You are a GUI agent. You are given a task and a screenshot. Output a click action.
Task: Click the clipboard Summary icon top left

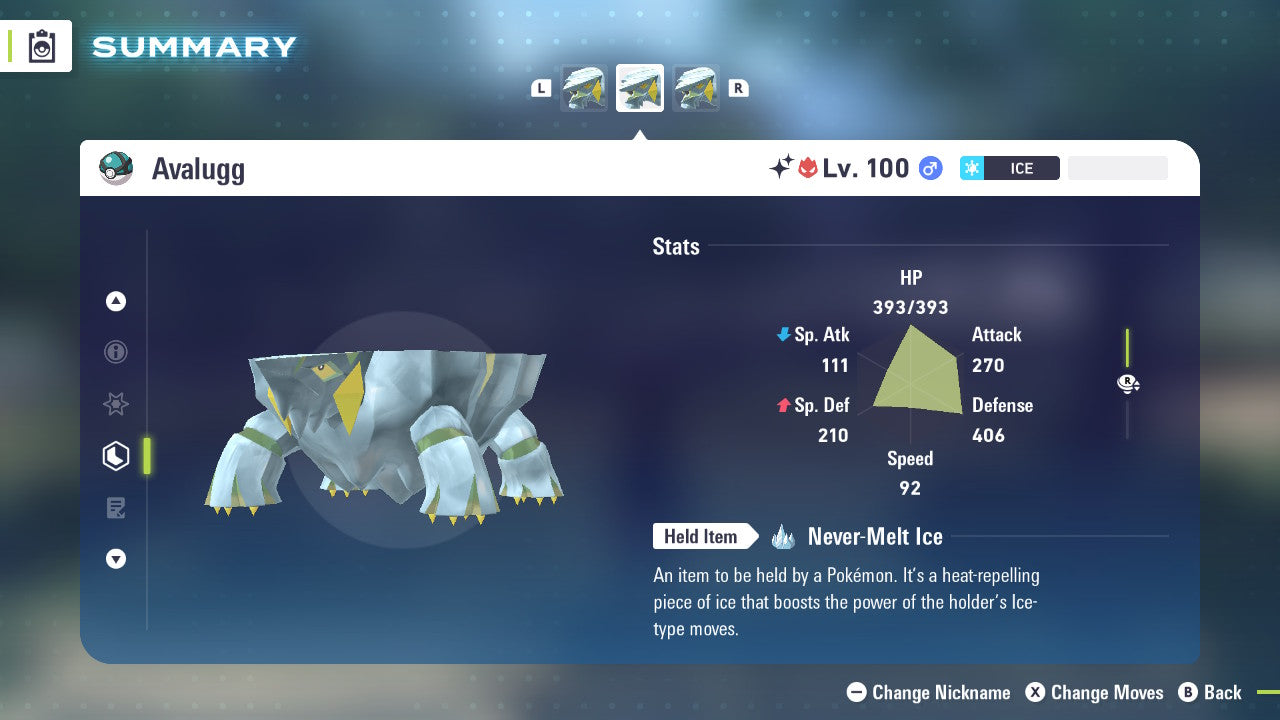(40, 46)
